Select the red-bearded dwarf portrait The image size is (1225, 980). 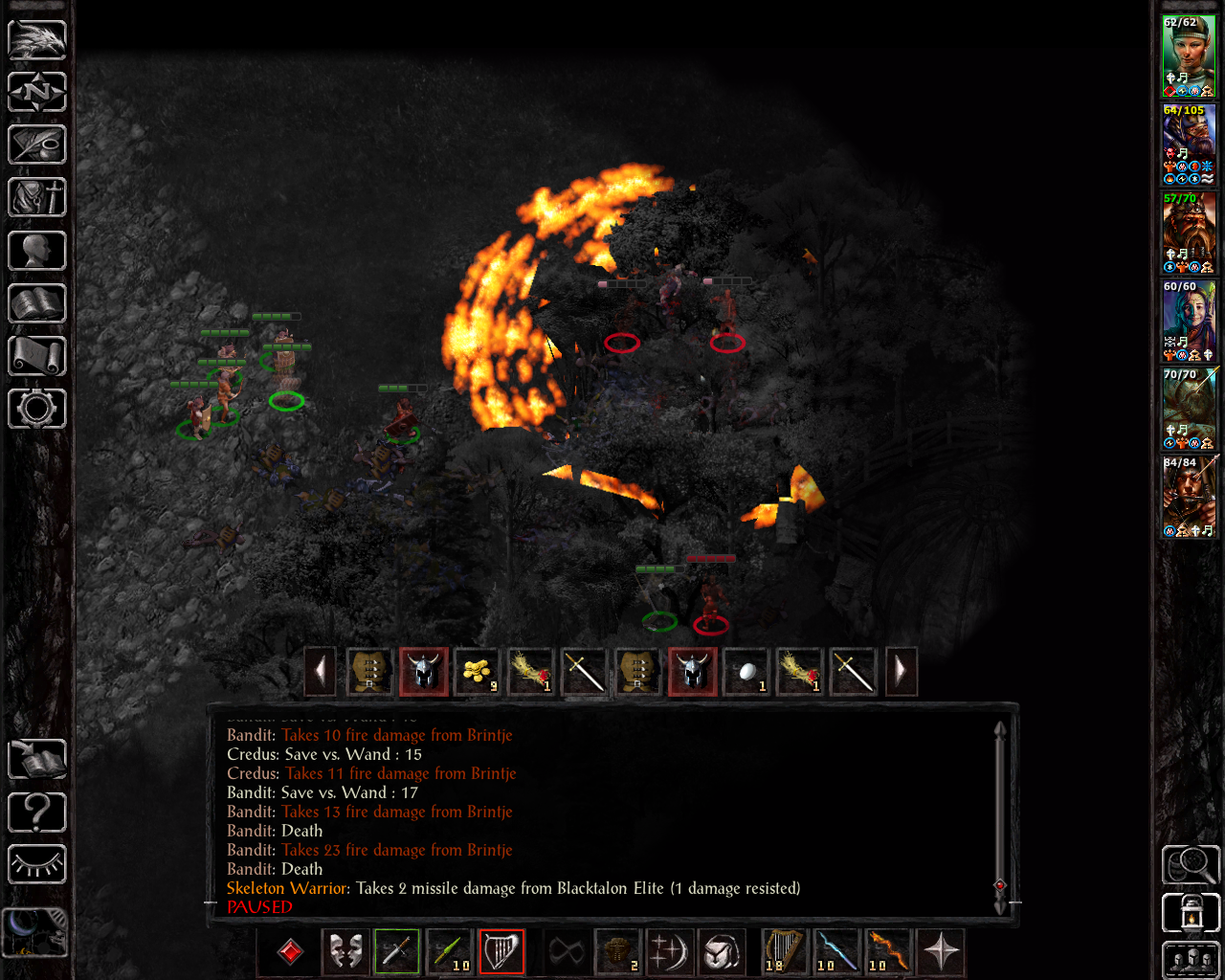pyautogui.click(x=1189, y=232)
